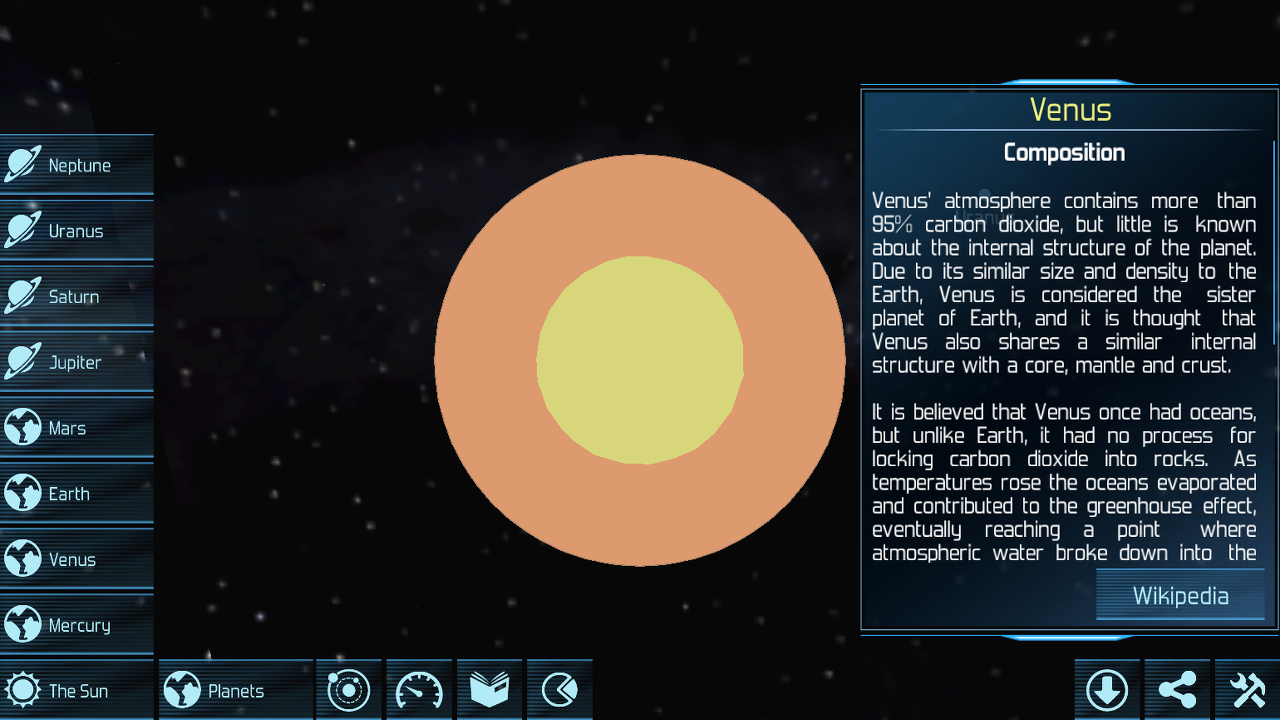Select the speedometer dashboard icon
Viewport: 1280px width, 720px height.
[418, 689]
